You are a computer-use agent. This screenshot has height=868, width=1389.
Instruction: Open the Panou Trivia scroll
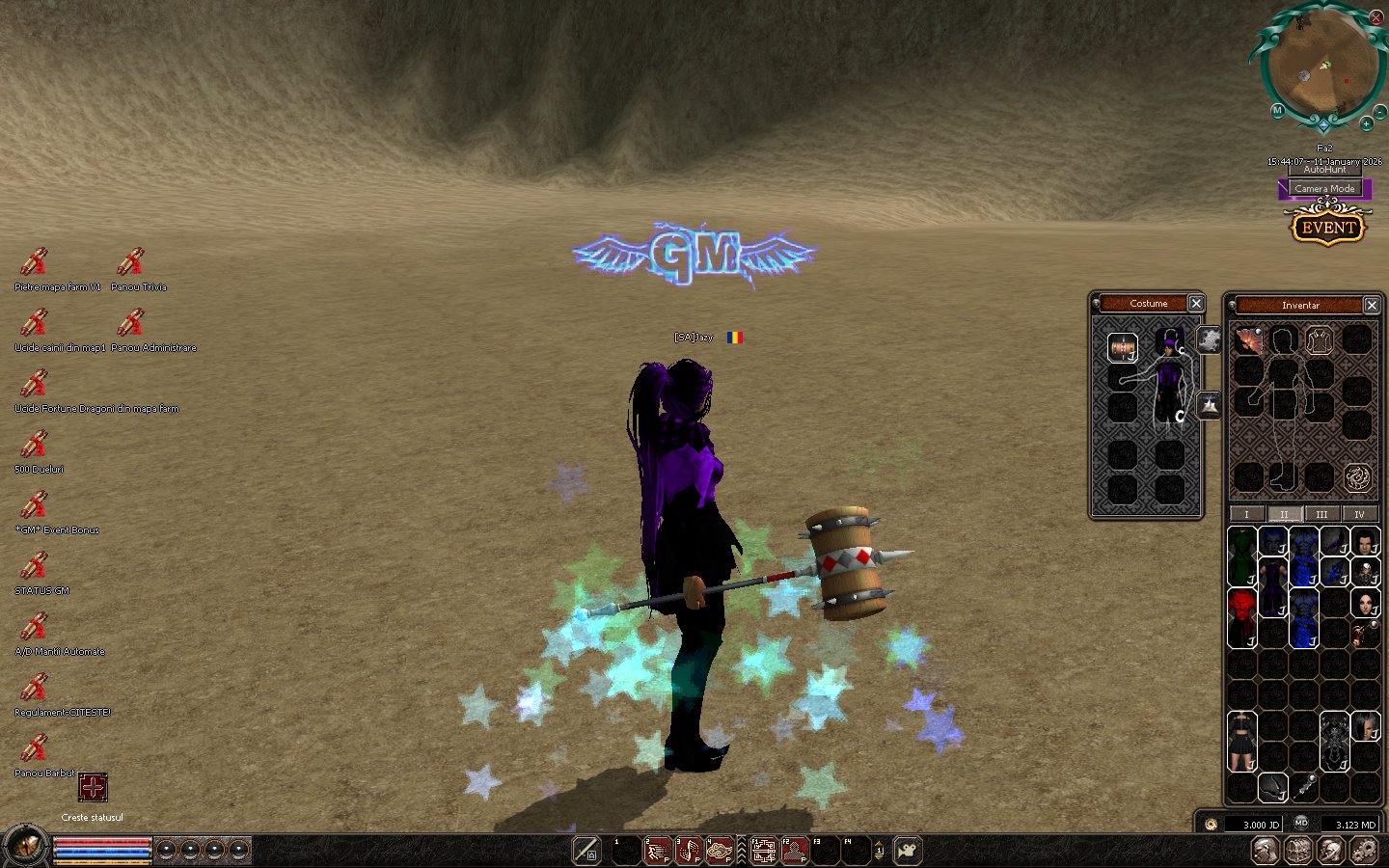(130, 262)
